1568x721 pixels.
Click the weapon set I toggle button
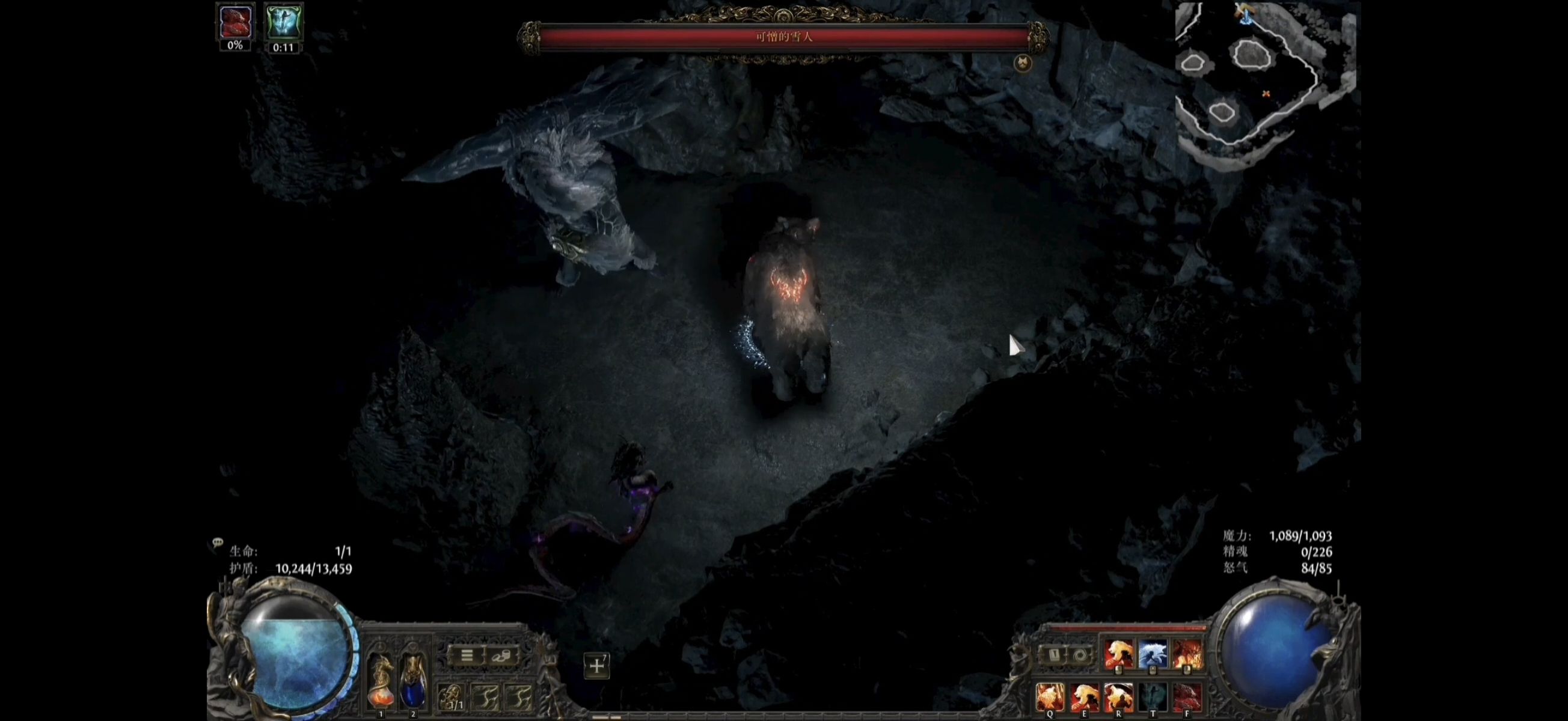[x=1055, y=656]
